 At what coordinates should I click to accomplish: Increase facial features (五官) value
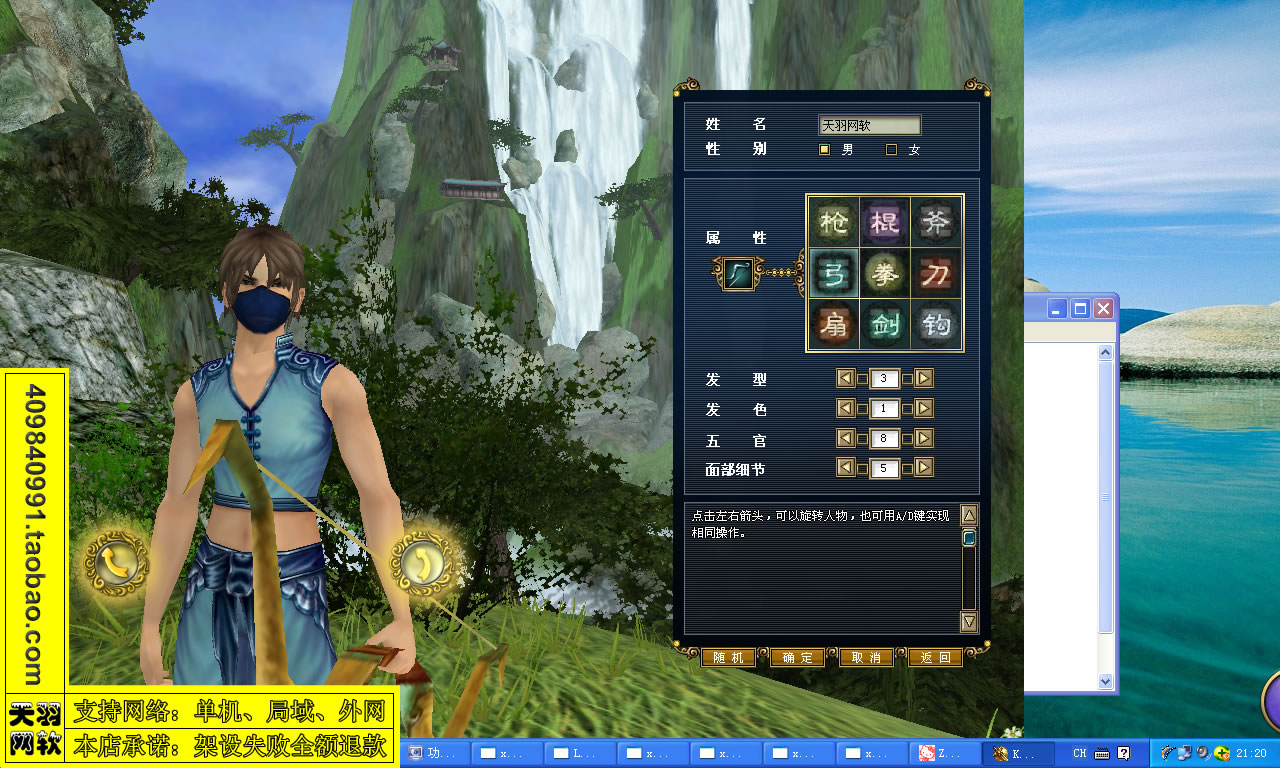pos(921,438)
